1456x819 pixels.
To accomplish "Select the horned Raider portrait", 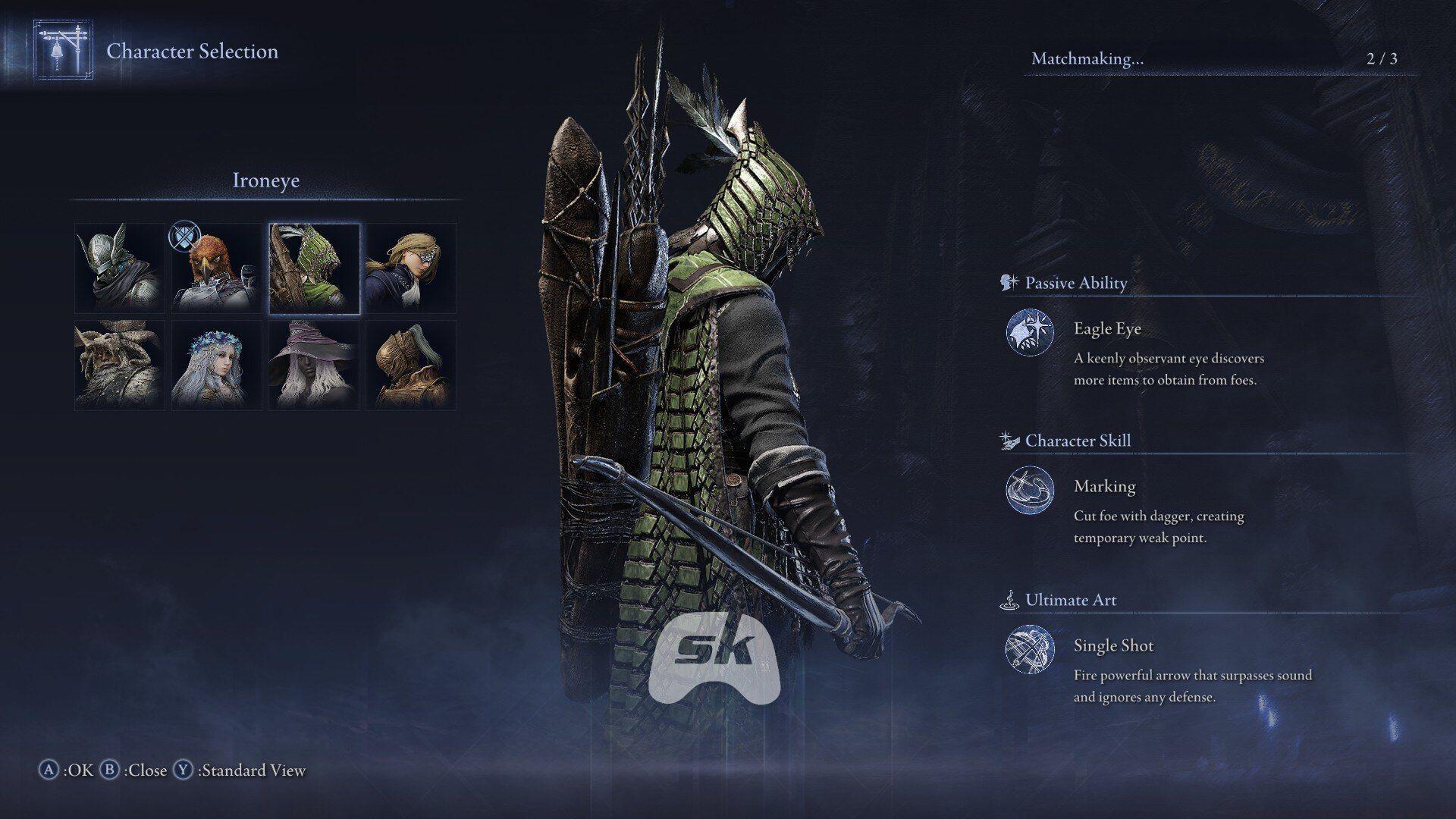I will tap(118, 364).
